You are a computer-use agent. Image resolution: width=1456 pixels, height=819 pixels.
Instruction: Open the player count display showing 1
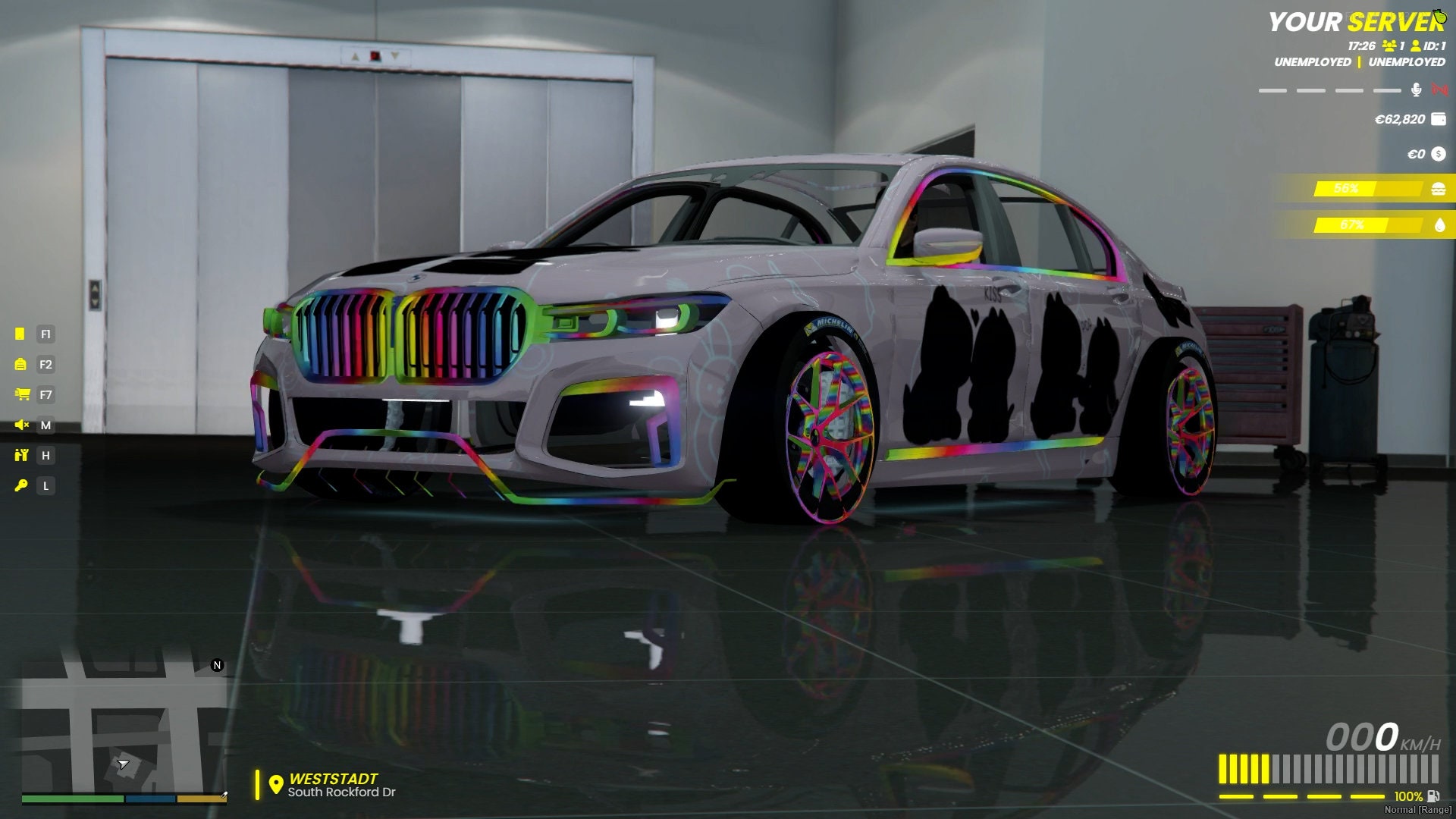tap(1392, 45)
